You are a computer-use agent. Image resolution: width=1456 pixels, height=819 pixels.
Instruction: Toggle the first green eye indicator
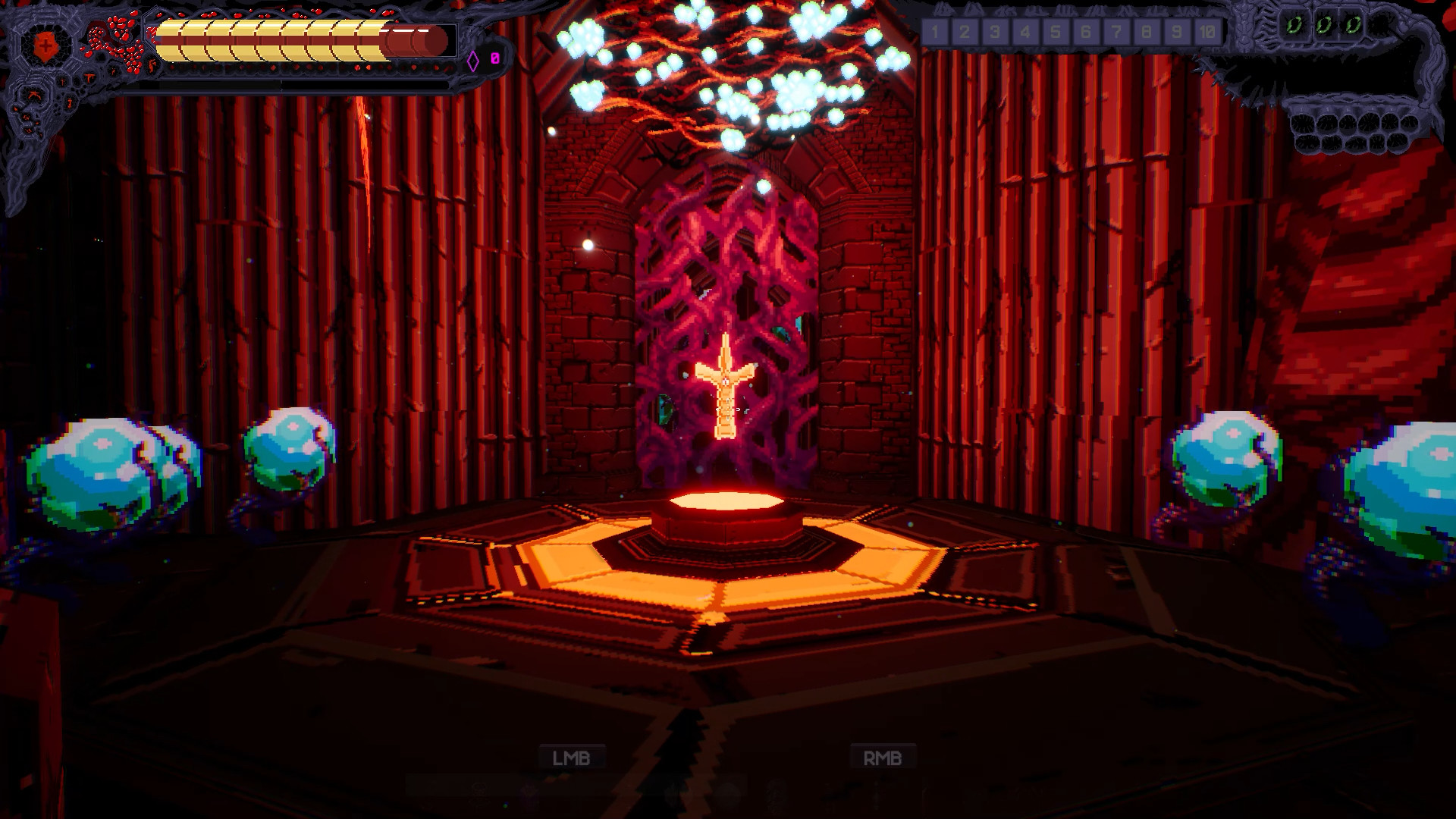click(1294, 24)
